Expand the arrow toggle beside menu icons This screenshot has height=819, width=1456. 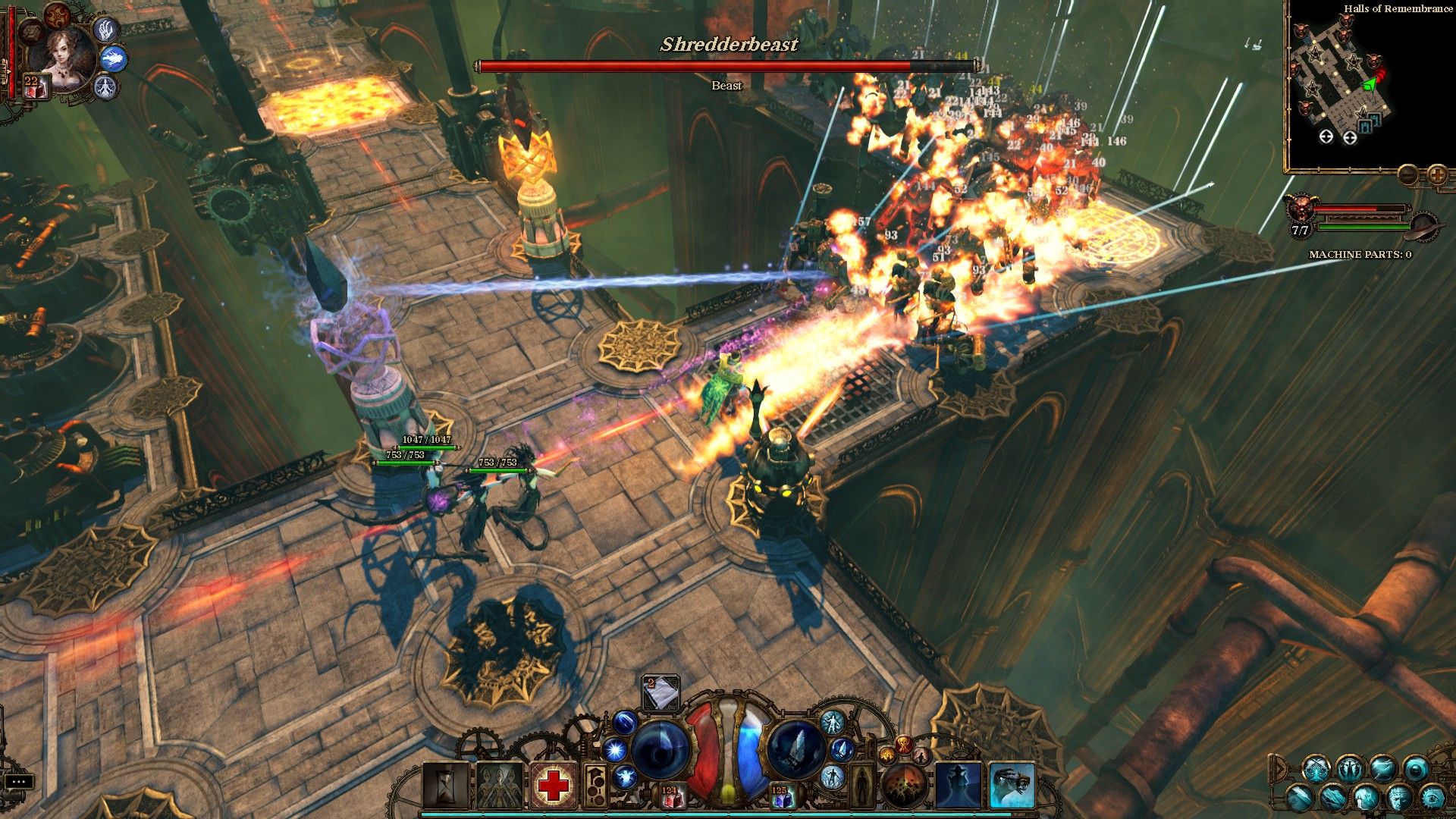(1279, 769)
